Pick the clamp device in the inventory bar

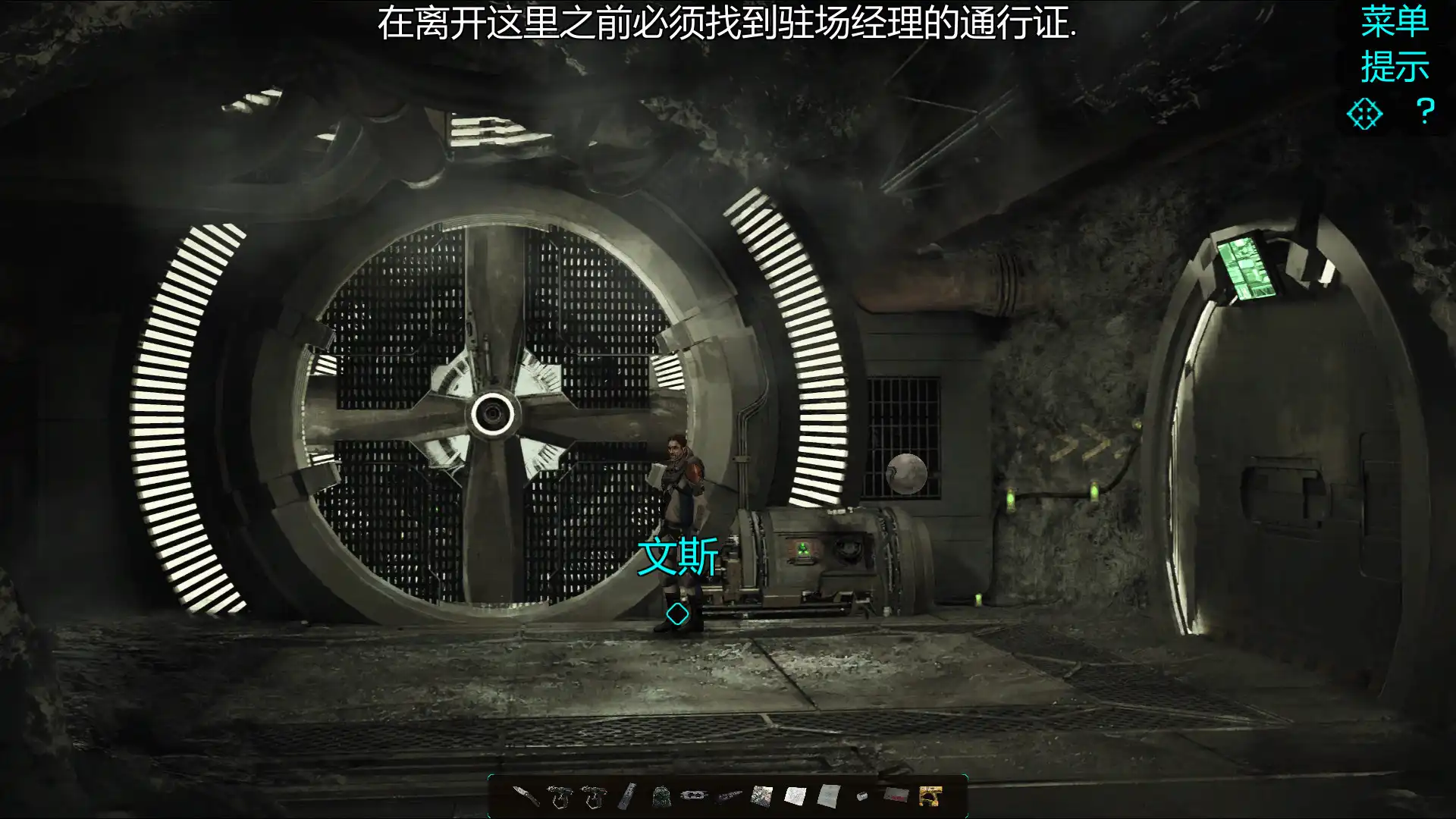click(x=695, y=795)
